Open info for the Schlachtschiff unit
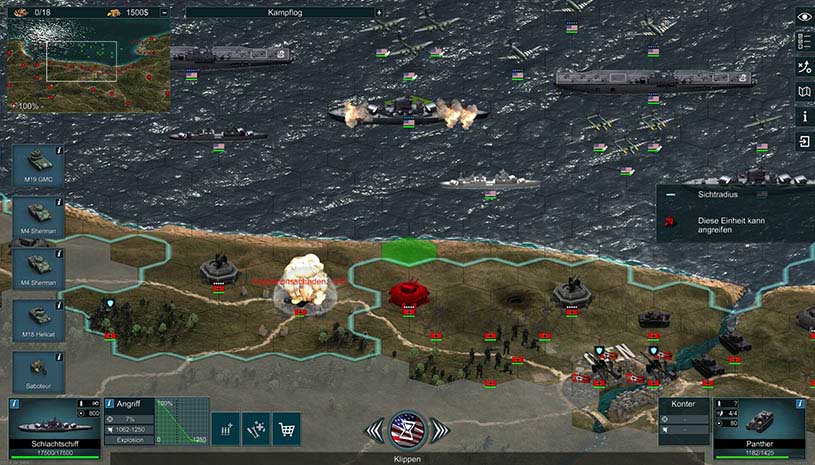Image resolution: width=815 pixels, height=465 pixels. 16,404
